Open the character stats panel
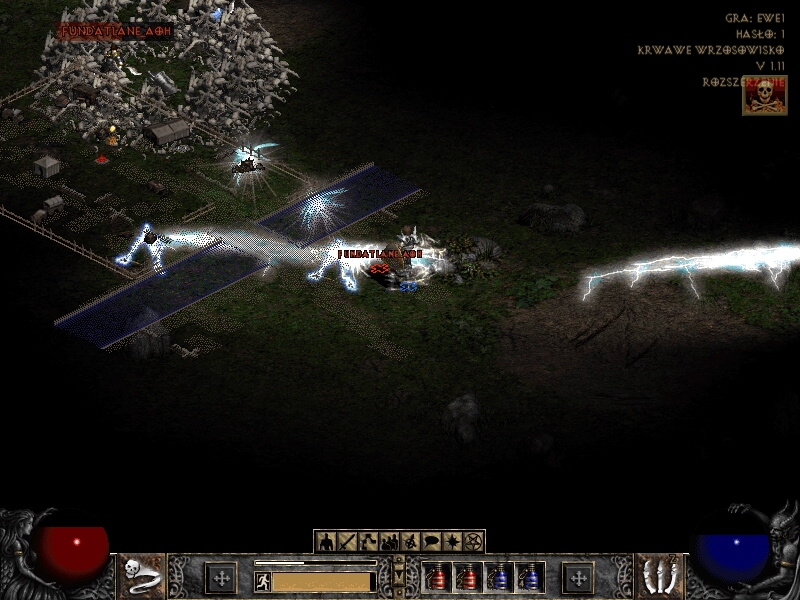The height and width of the screenshot is (600, 800). (x=326, y=542)
